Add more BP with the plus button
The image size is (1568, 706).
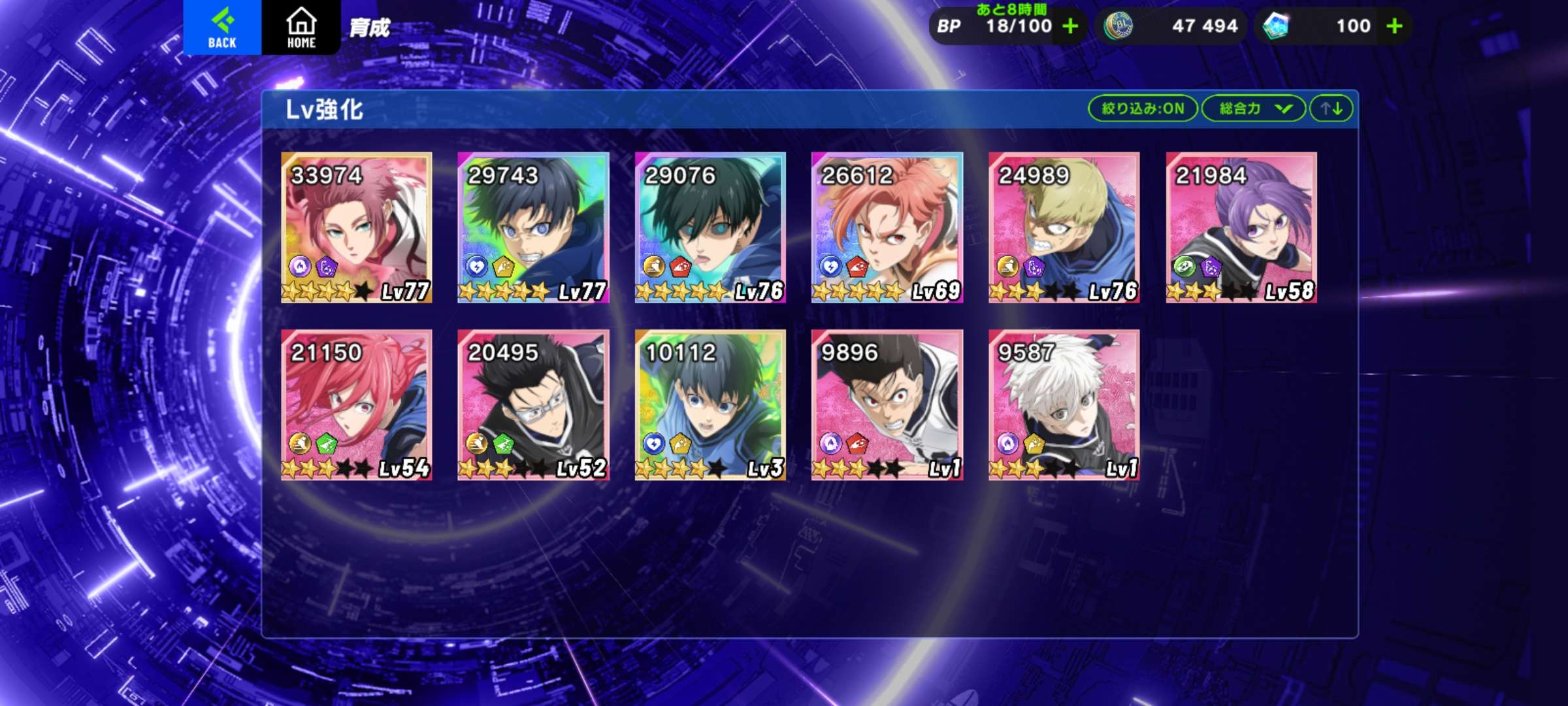1070,26
